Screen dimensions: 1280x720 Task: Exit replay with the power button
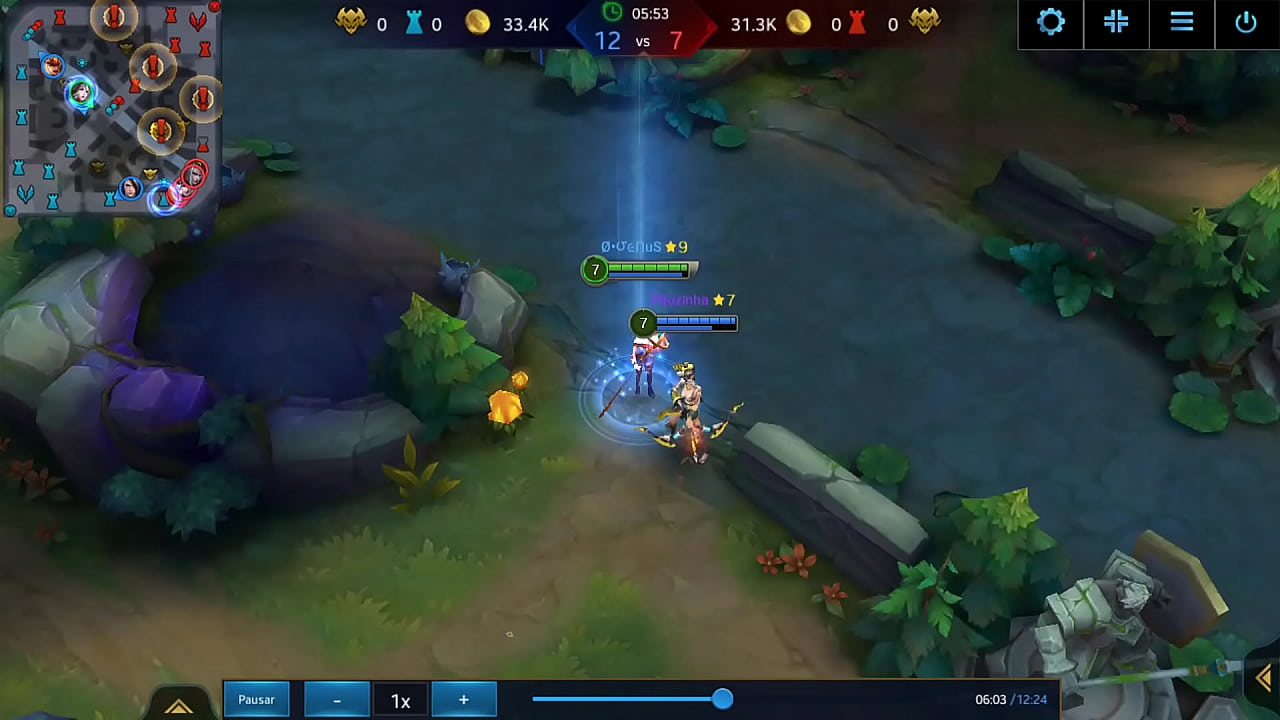point(1246,22)
